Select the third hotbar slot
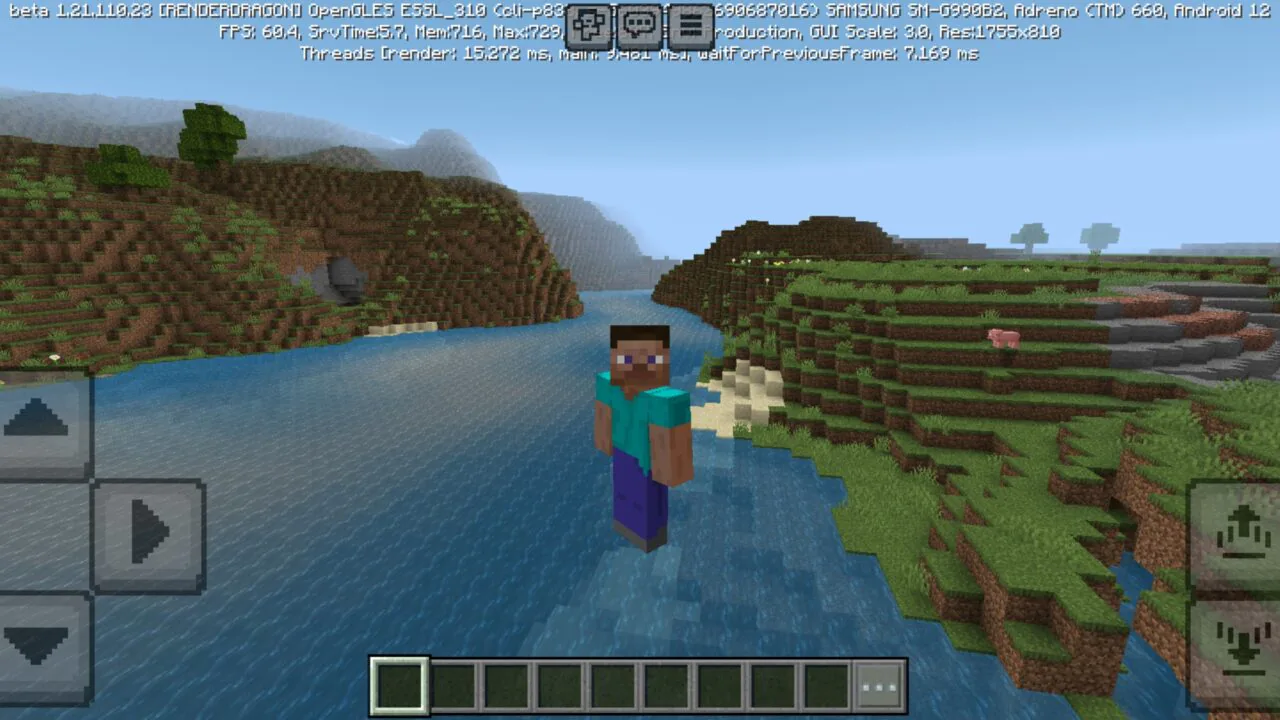1280x720 pixels. [506, 684]
